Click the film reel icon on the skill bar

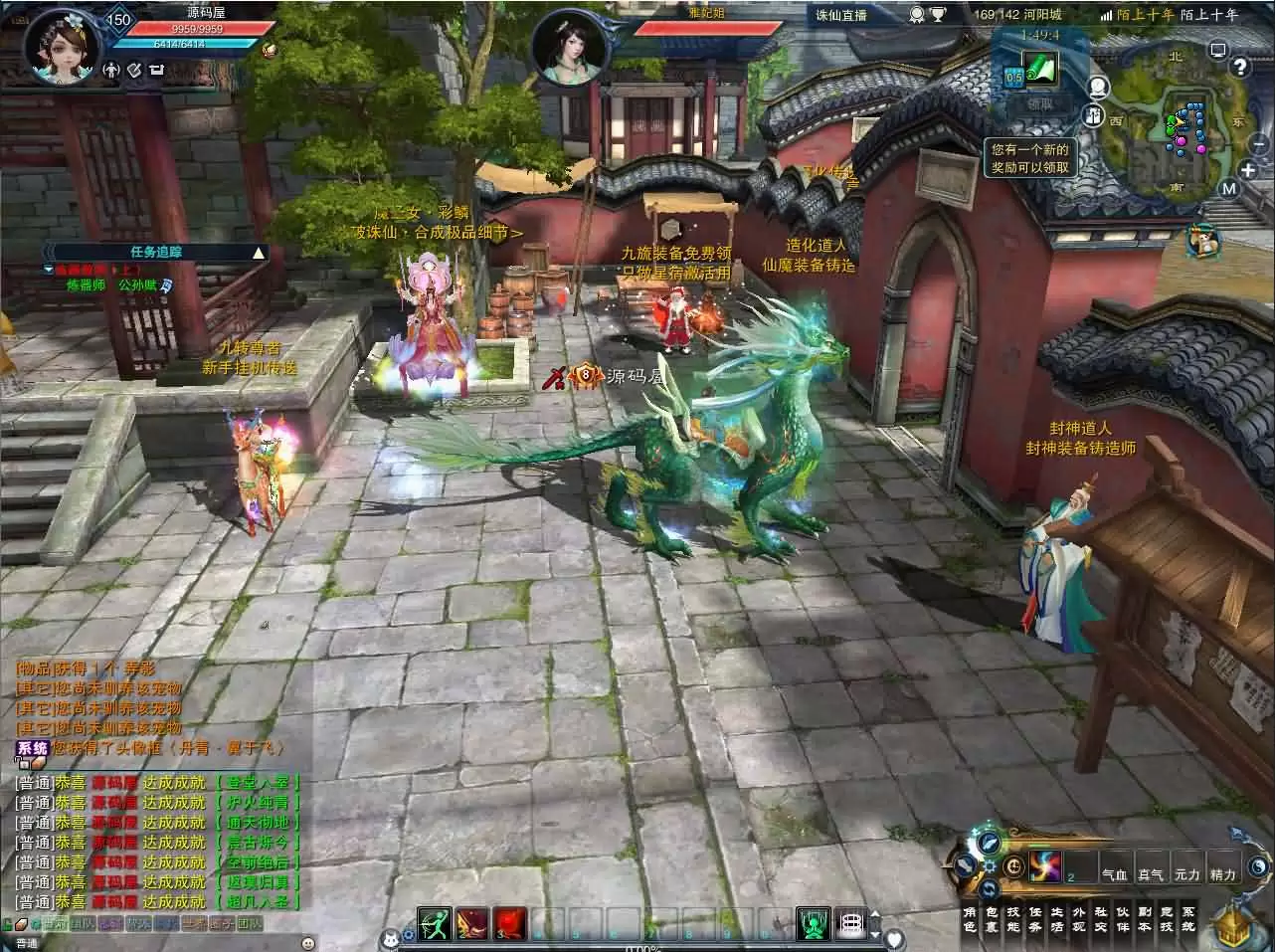click(x=849, y=922)
